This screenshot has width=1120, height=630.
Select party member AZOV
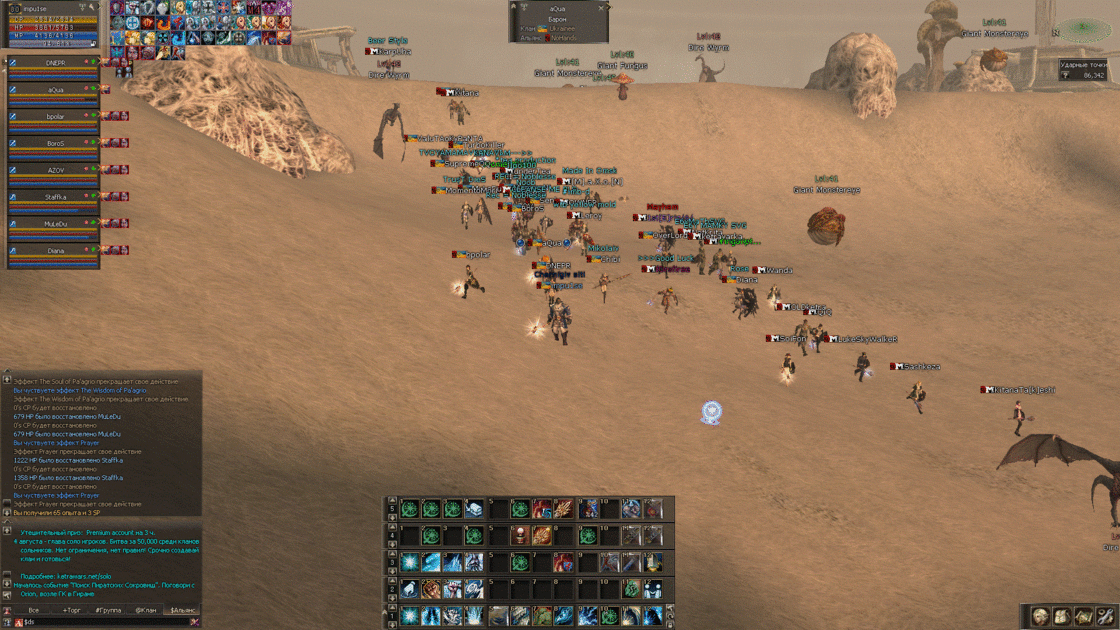[x=55, y=171]
